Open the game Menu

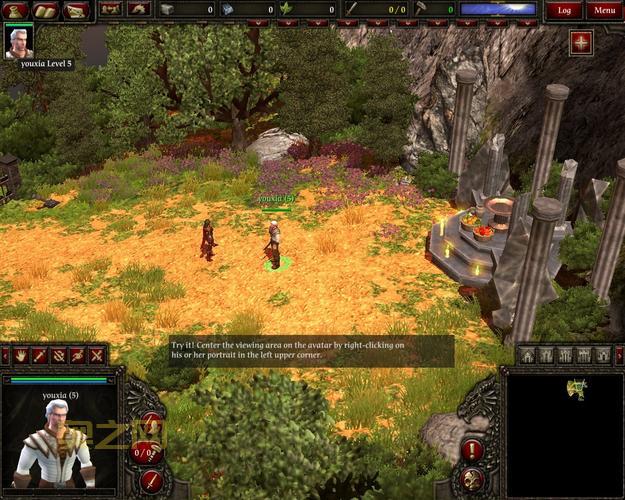(x=603, y=10)
